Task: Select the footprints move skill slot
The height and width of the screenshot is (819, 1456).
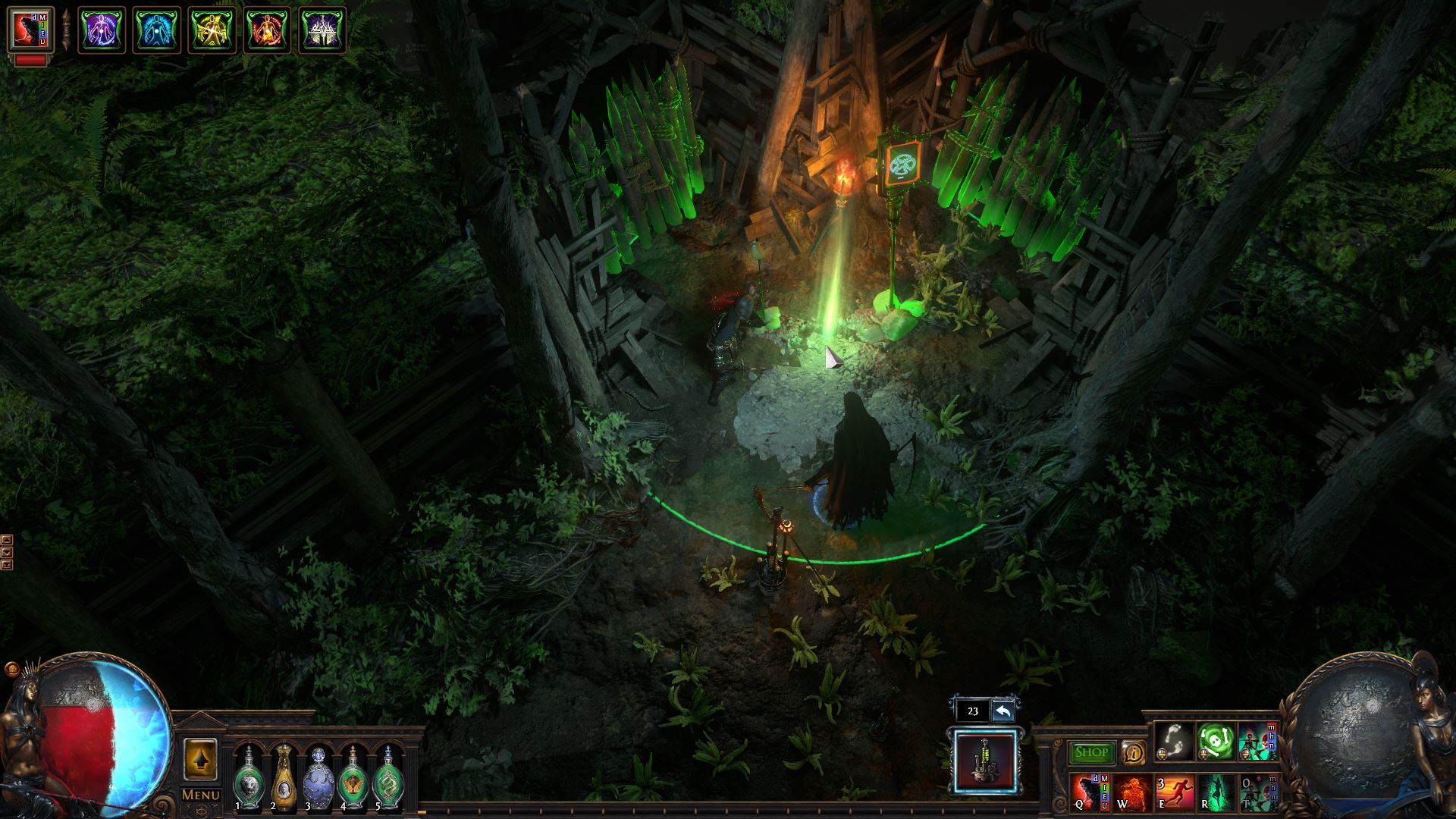Action: [1175, 741]
